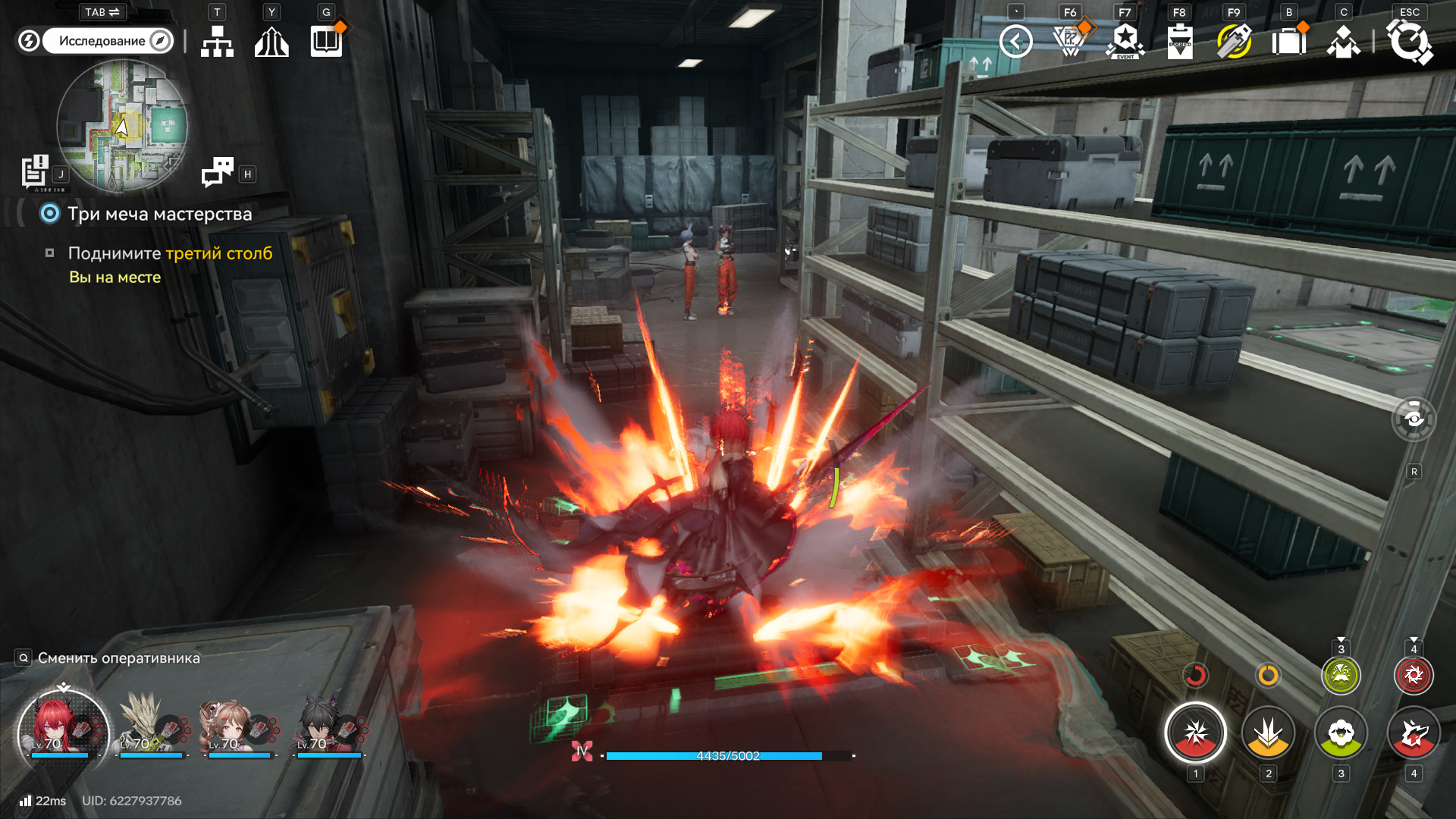The image size is (1456, 819).
Task: Switch to the red-haired operator portrait
Action: 62,729
